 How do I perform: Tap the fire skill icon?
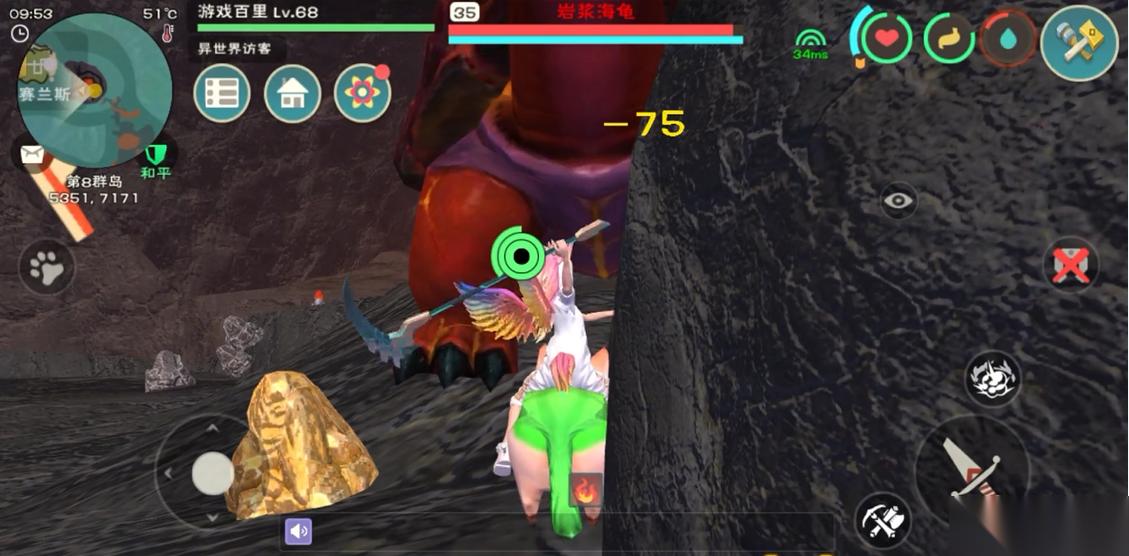[x=584, y=489]
